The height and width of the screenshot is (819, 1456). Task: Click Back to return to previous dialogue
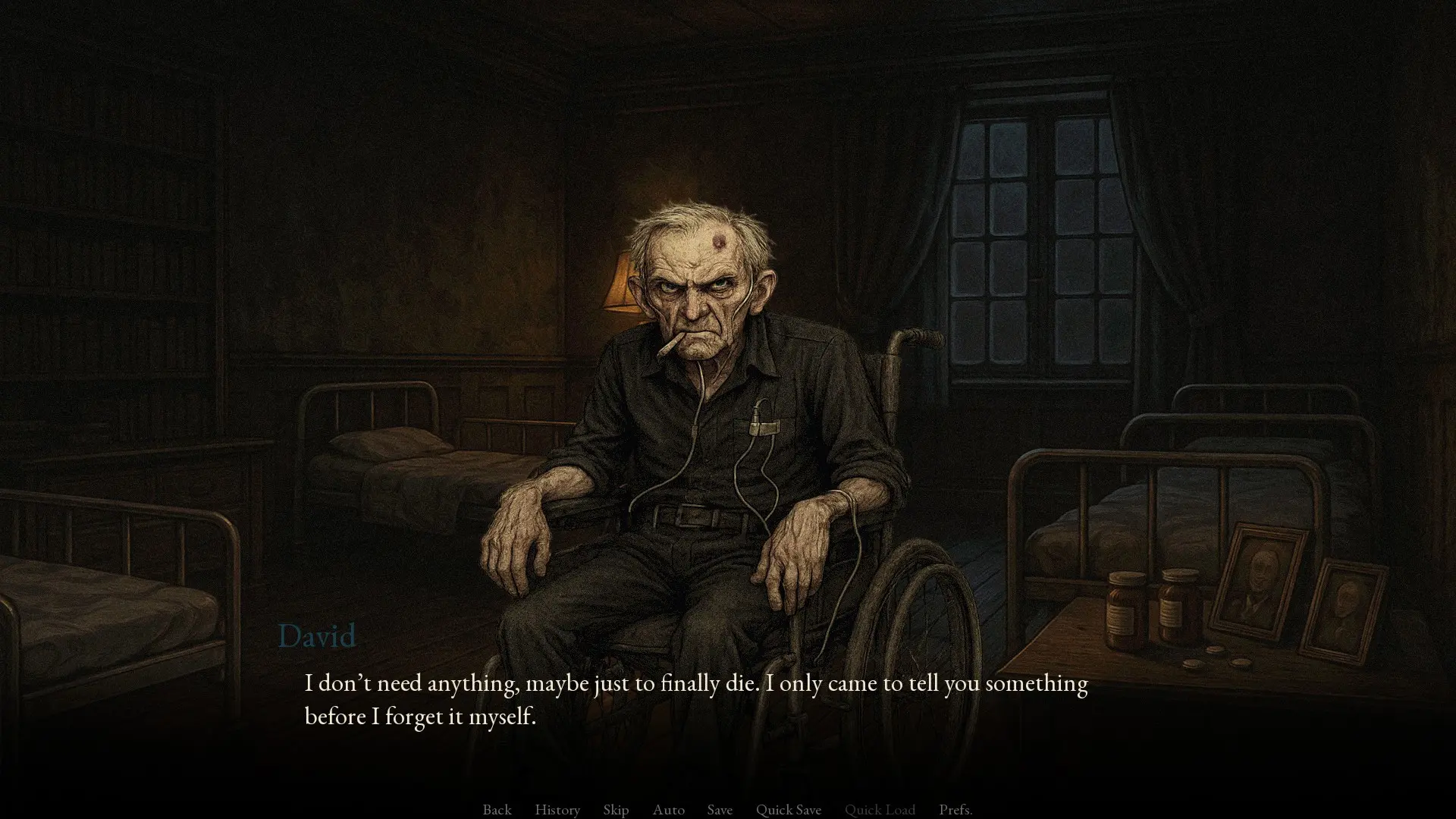point(497,809)
